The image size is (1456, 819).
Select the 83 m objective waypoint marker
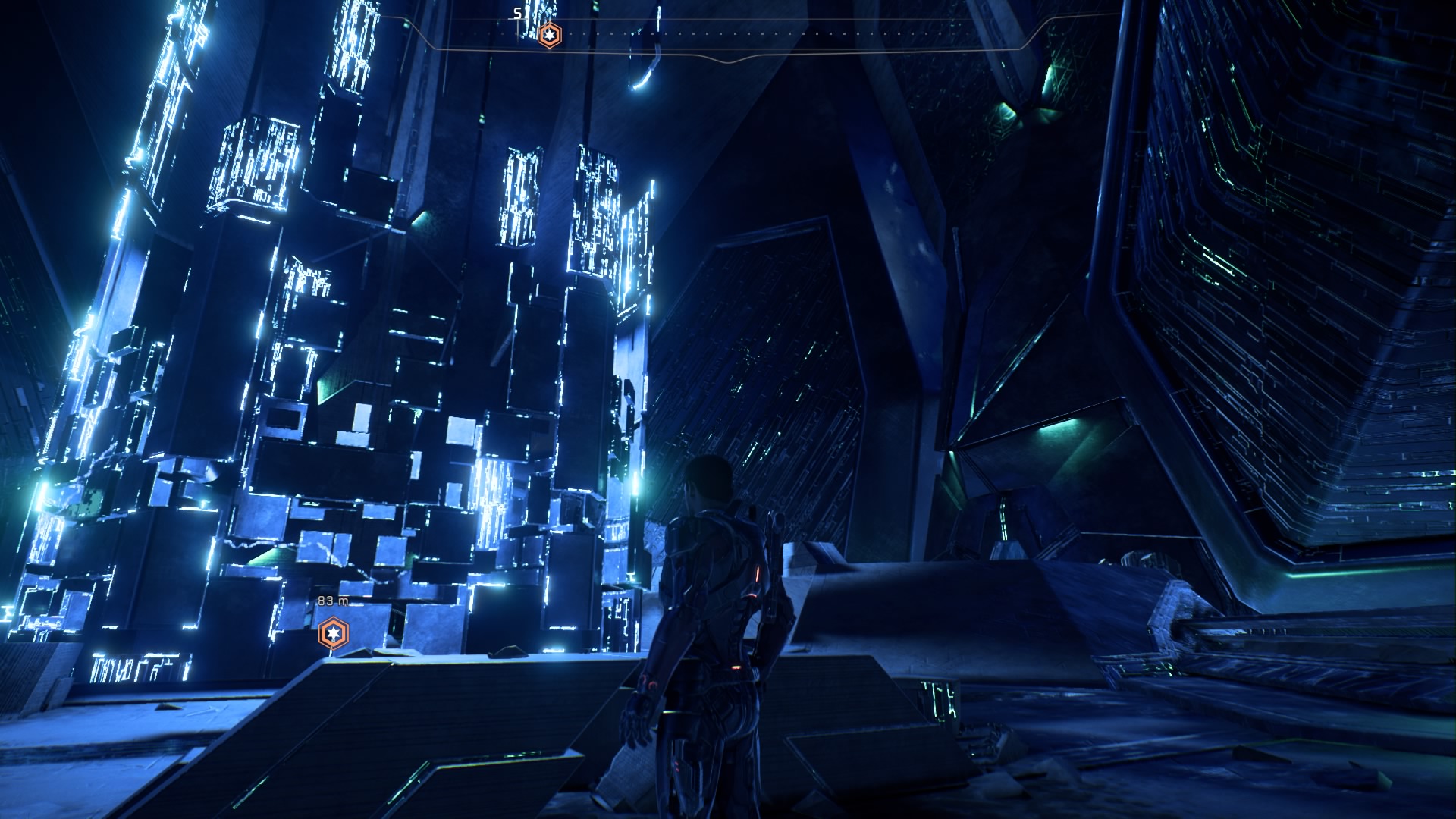click(333, 632)
